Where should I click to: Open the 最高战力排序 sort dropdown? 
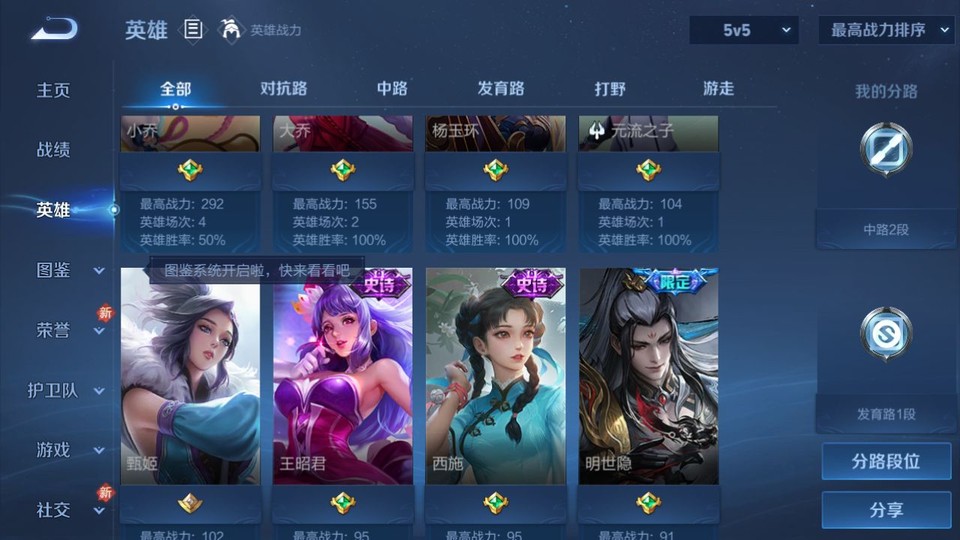click(x=886, y=30)
